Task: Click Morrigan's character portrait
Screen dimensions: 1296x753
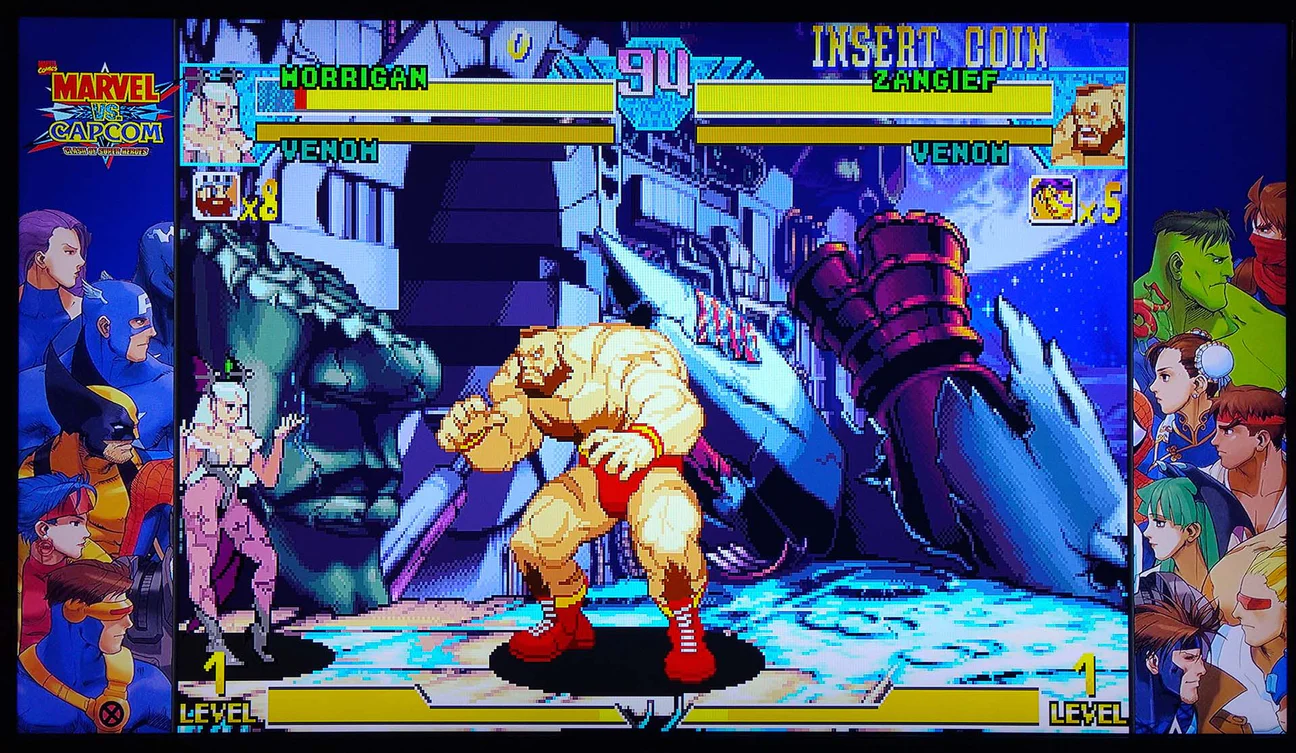Action: (216, 116)
